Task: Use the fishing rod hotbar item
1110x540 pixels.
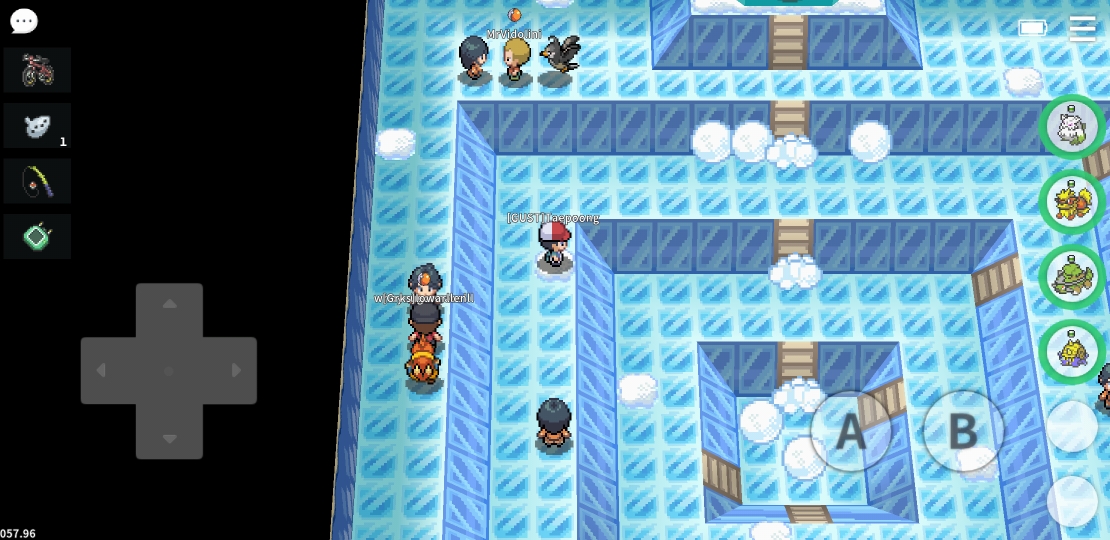Action: tap(37, 181)
